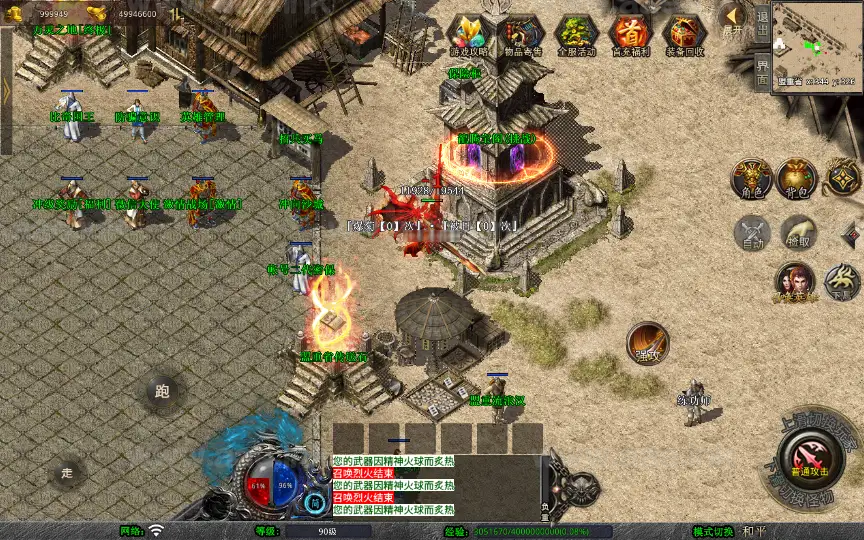Open the hero portrait icon
The image size is (864, 540).
click(795, 282)
